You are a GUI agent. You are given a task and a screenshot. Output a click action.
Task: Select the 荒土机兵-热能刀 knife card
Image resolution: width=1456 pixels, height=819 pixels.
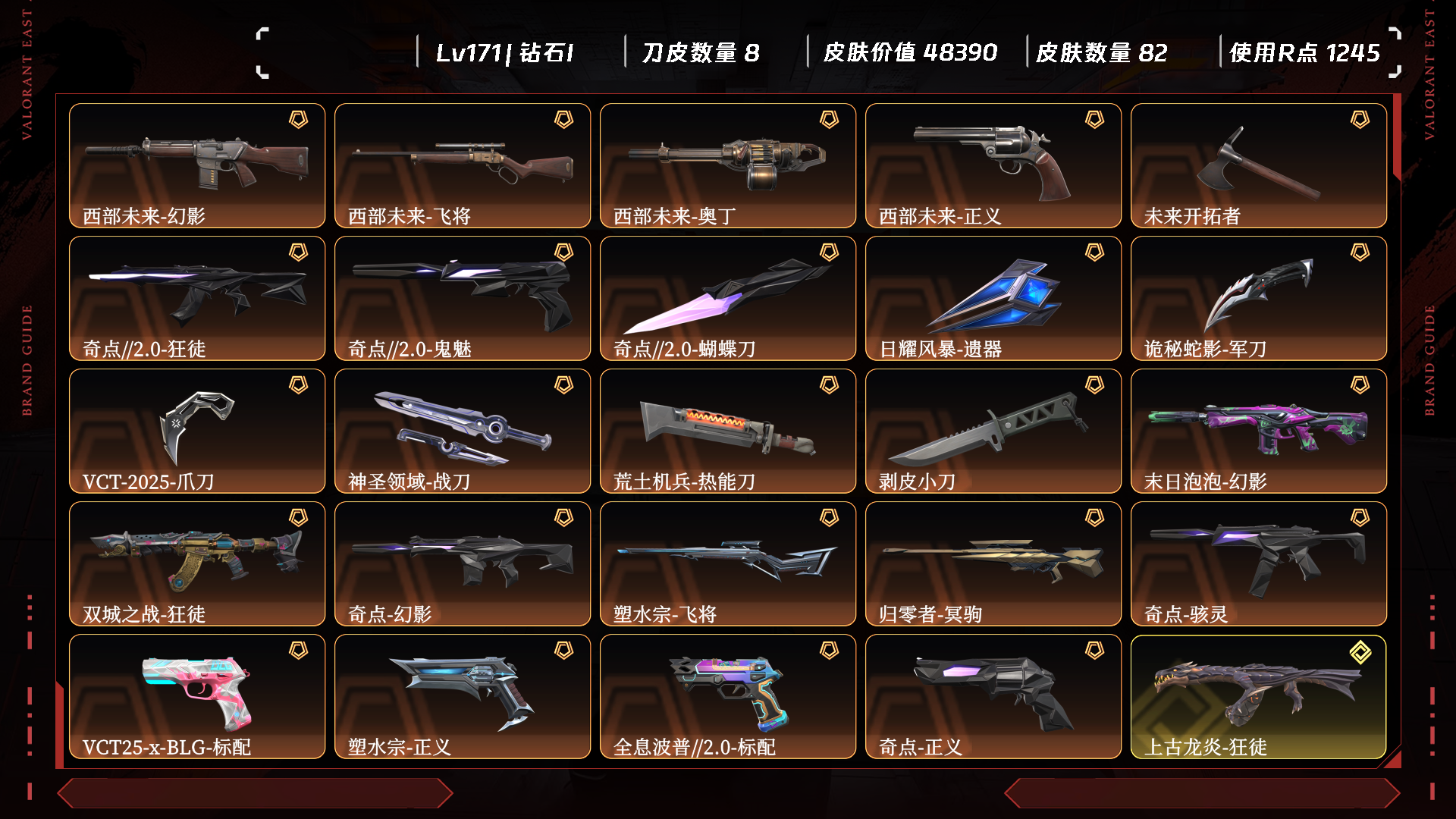point(728,431)
